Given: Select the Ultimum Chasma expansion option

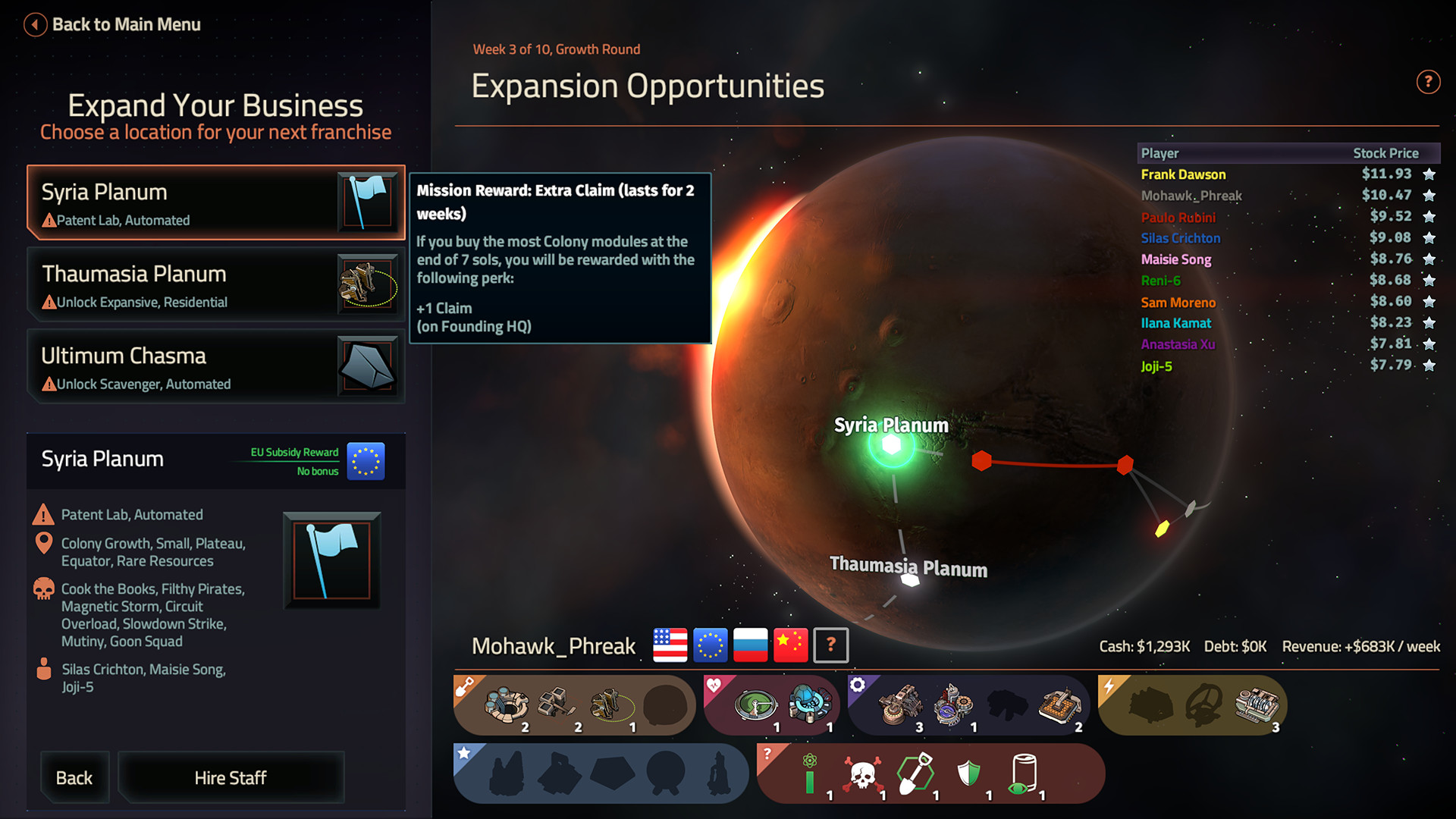Looking at the screenshot, I should pyautogui.click(x=216, y=368).
